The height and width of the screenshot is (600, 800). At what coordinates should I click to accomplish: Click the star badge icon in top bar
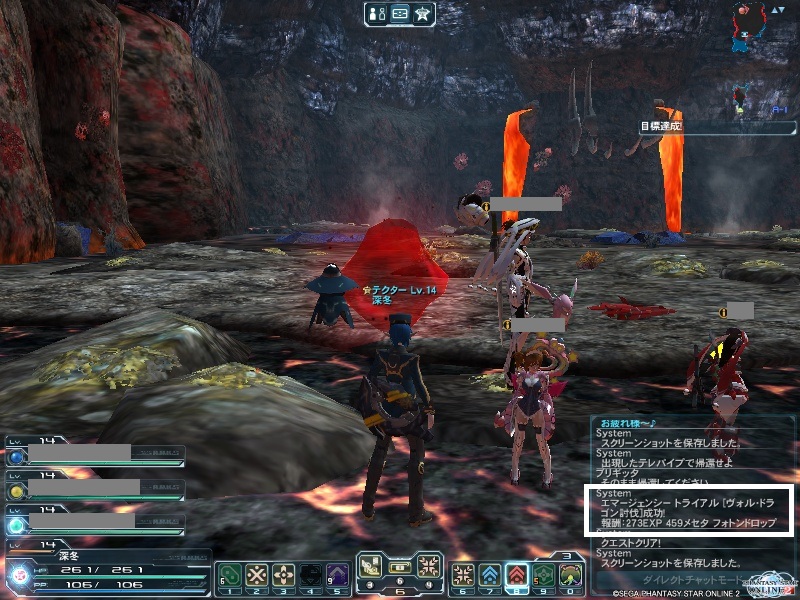tap(422, 13)
